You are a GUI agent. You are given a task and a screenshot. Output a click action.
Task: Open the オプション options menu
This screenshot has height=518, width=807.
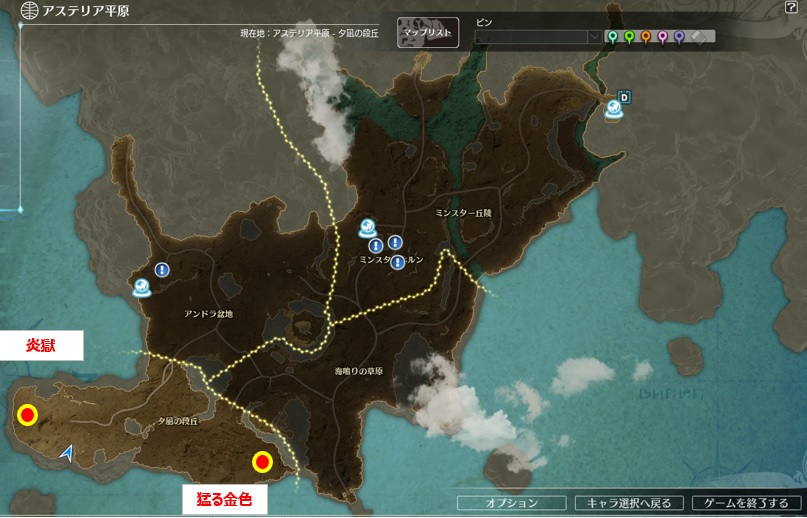pyautogui.click(x=512, y=503)
